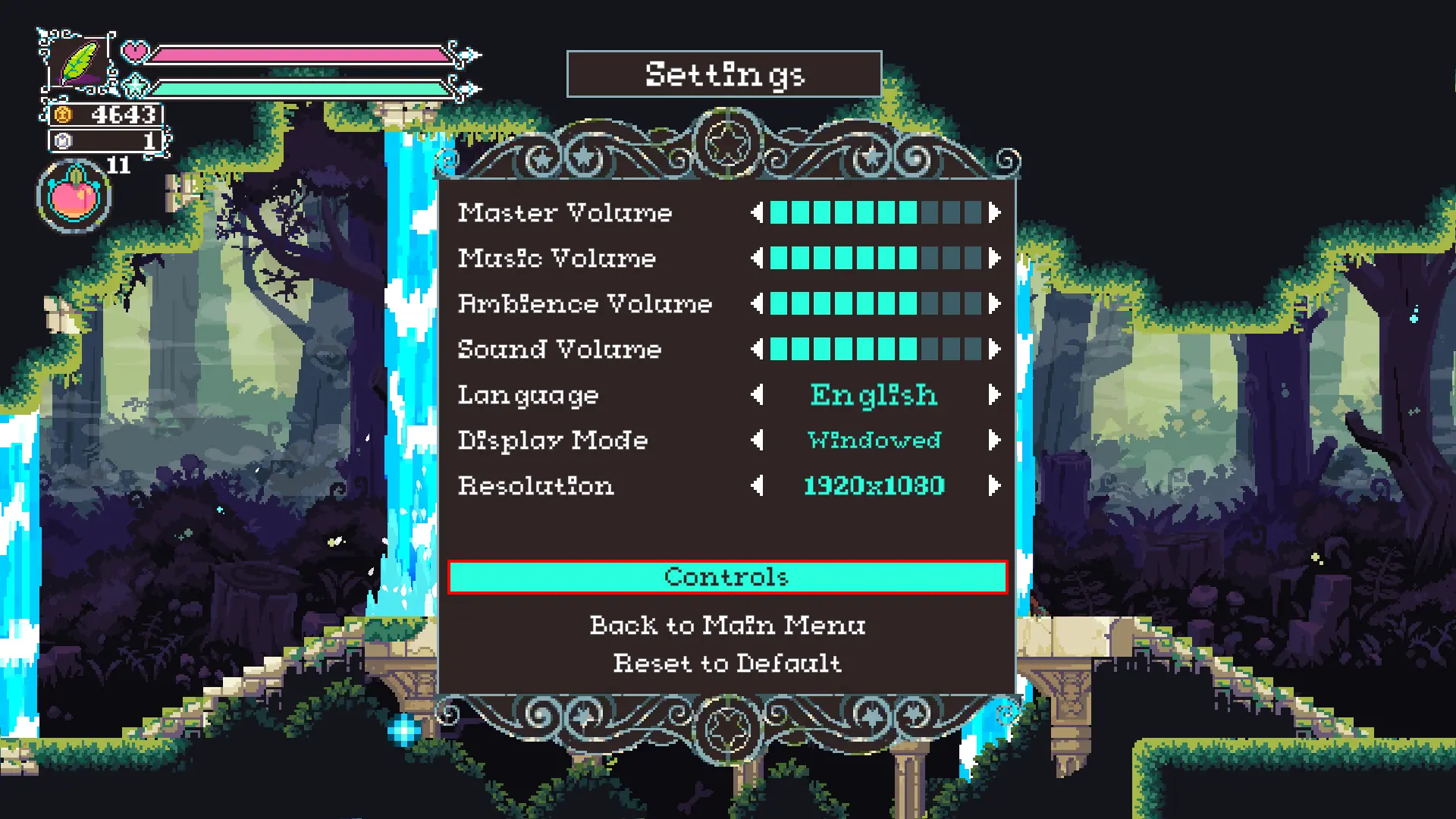The width and height of the screenshot is (1456, 819).
Task: Reduce Sound Volume with left arrow
Action: click(x=757, y=350)
